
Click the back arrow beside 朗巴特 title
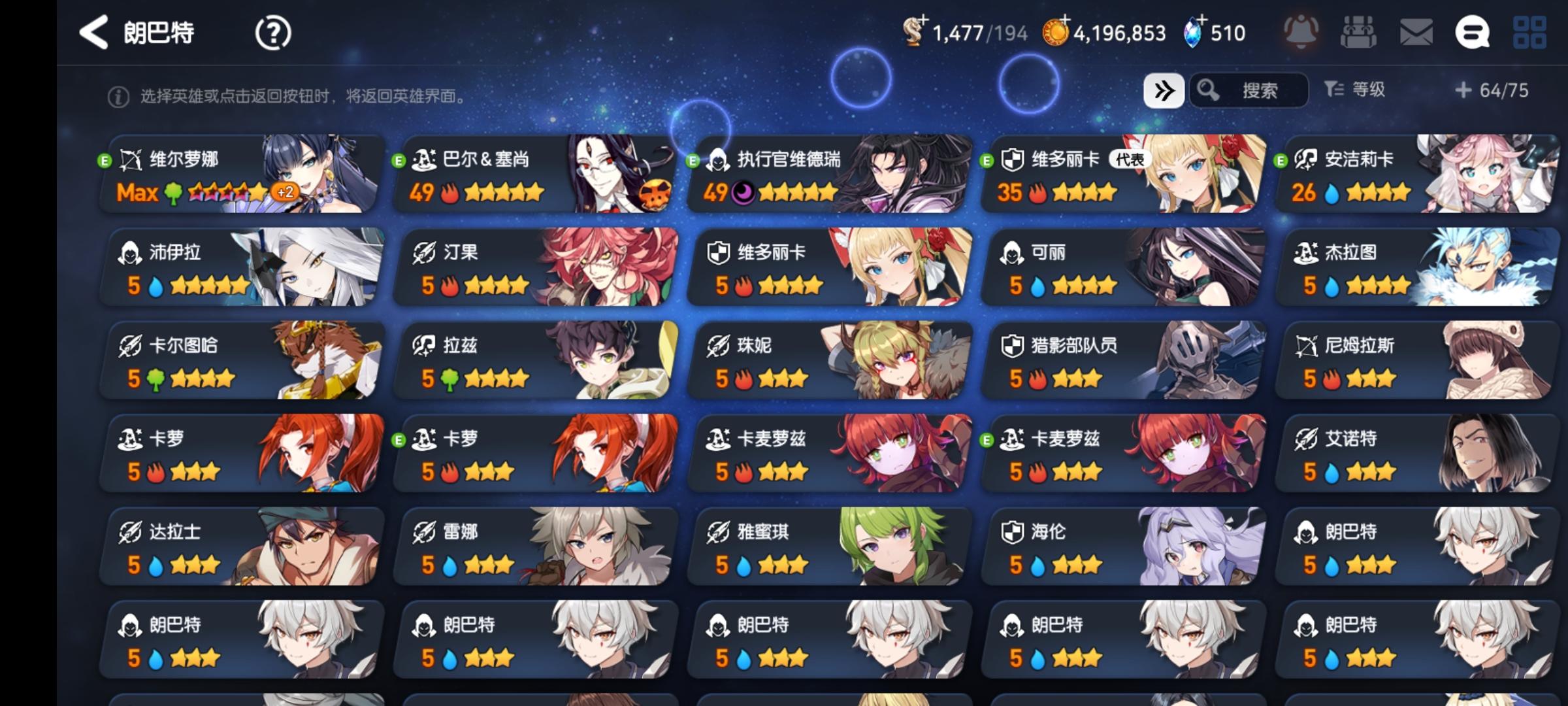(95, 31)
